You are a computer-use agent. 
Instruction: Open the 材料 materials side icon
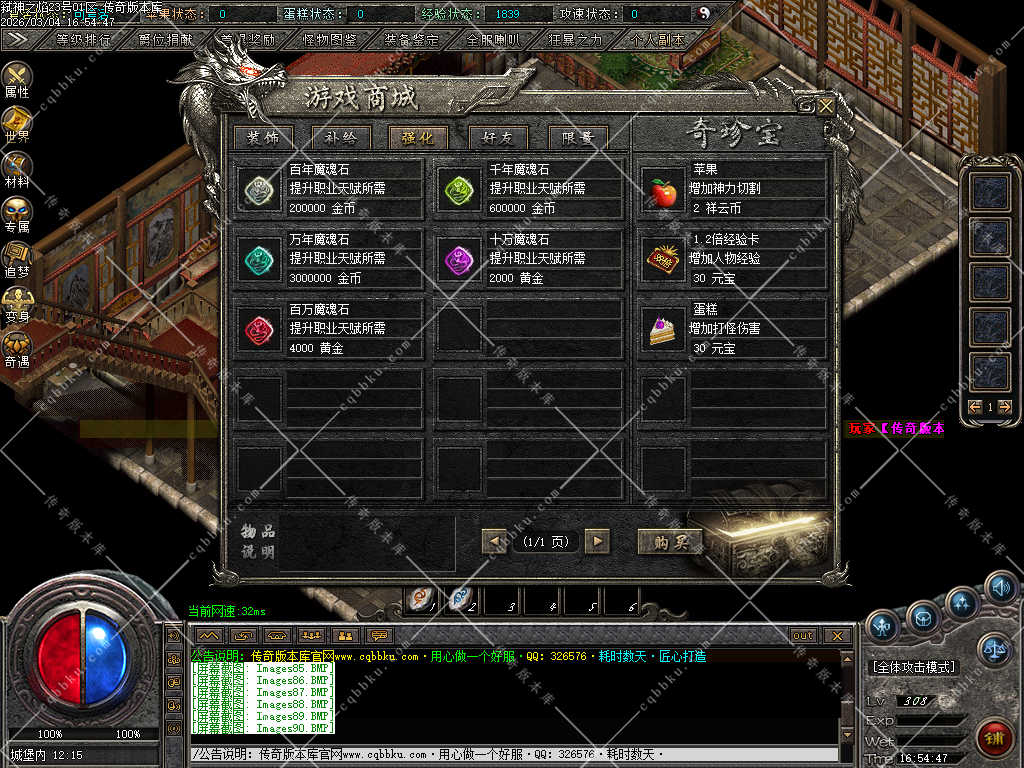[x=17, y=171]
